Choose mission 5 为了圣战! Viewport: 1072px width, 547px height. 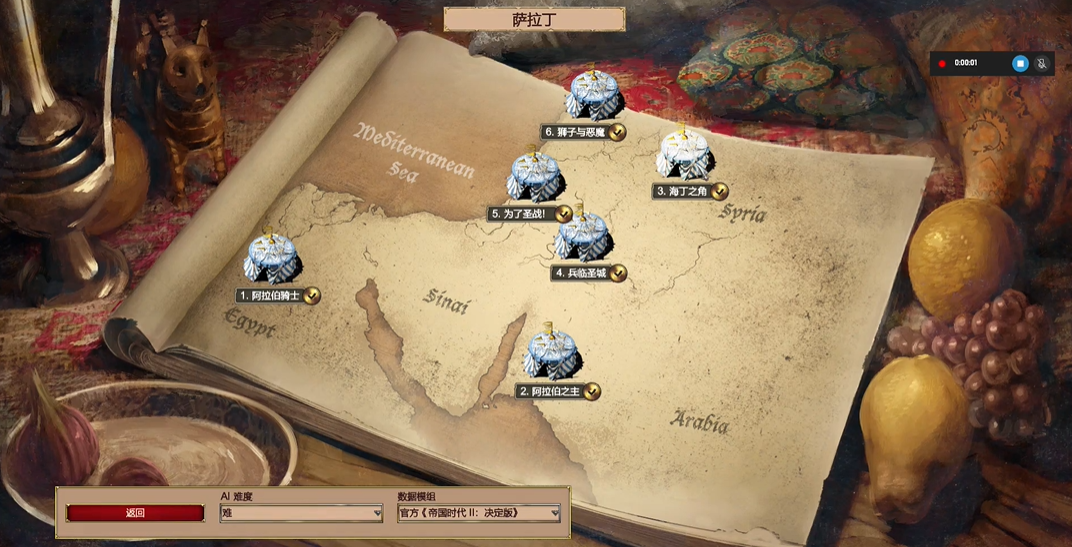[535, 178]
